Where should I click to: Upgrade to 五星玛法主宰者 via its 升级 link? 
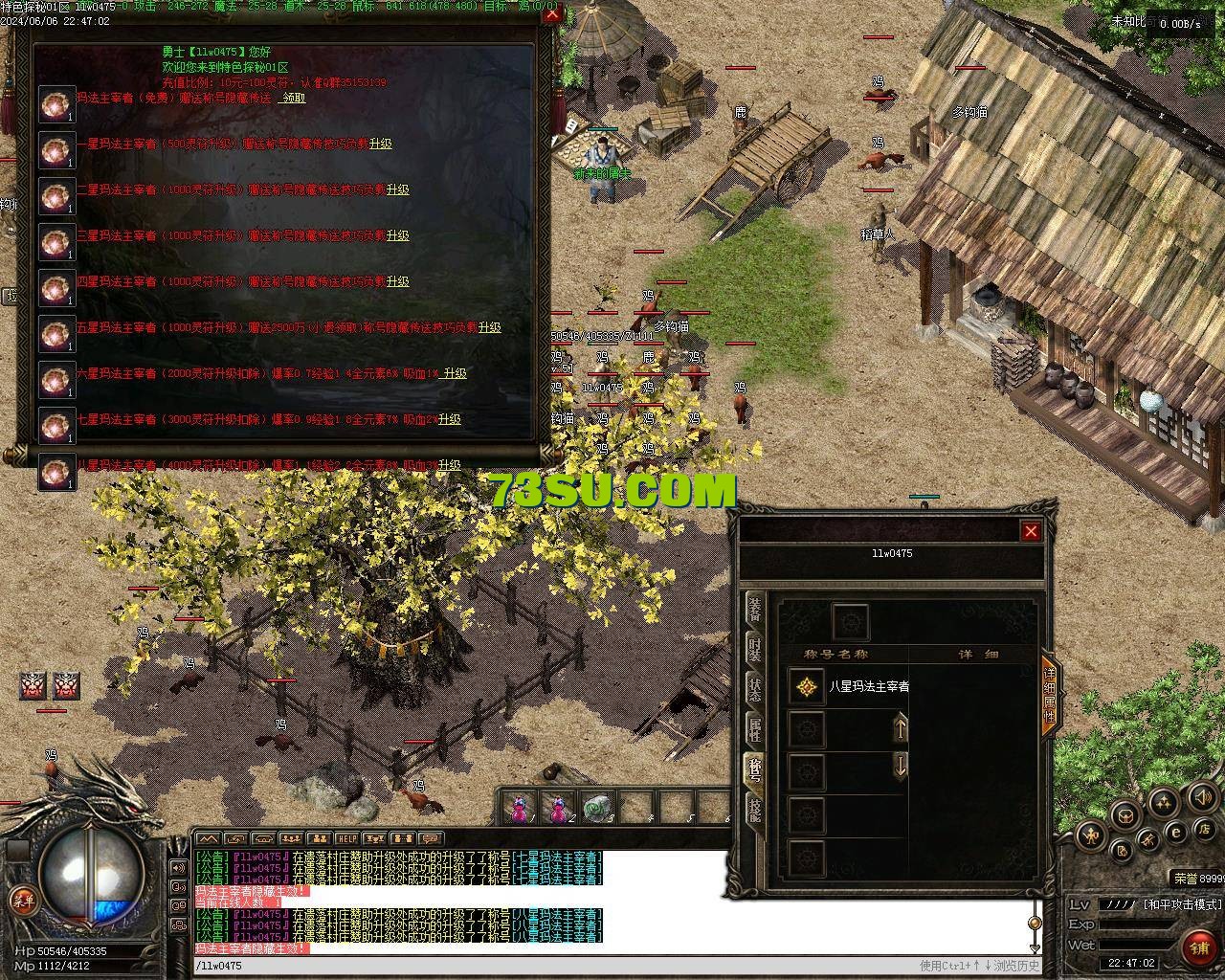coord(489,327)
